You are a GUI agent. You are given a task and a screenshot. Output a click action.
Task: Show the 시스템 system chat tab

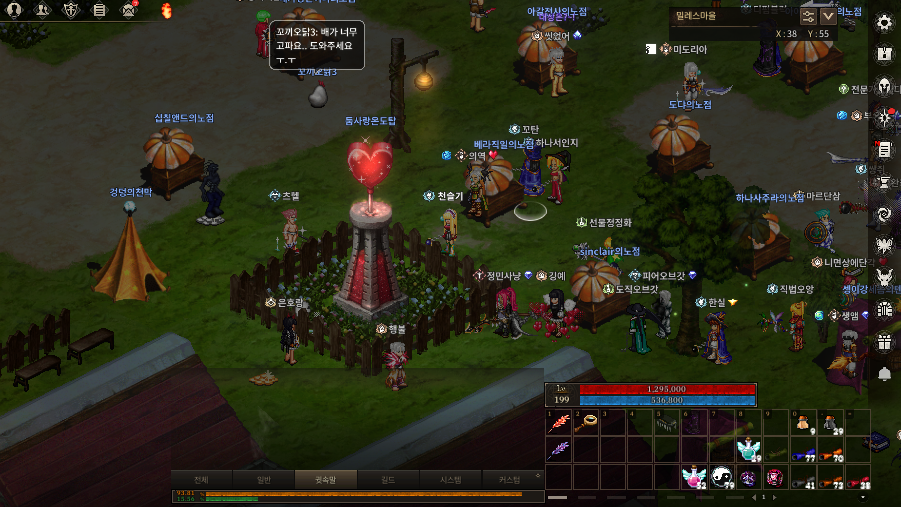(450, 479)
